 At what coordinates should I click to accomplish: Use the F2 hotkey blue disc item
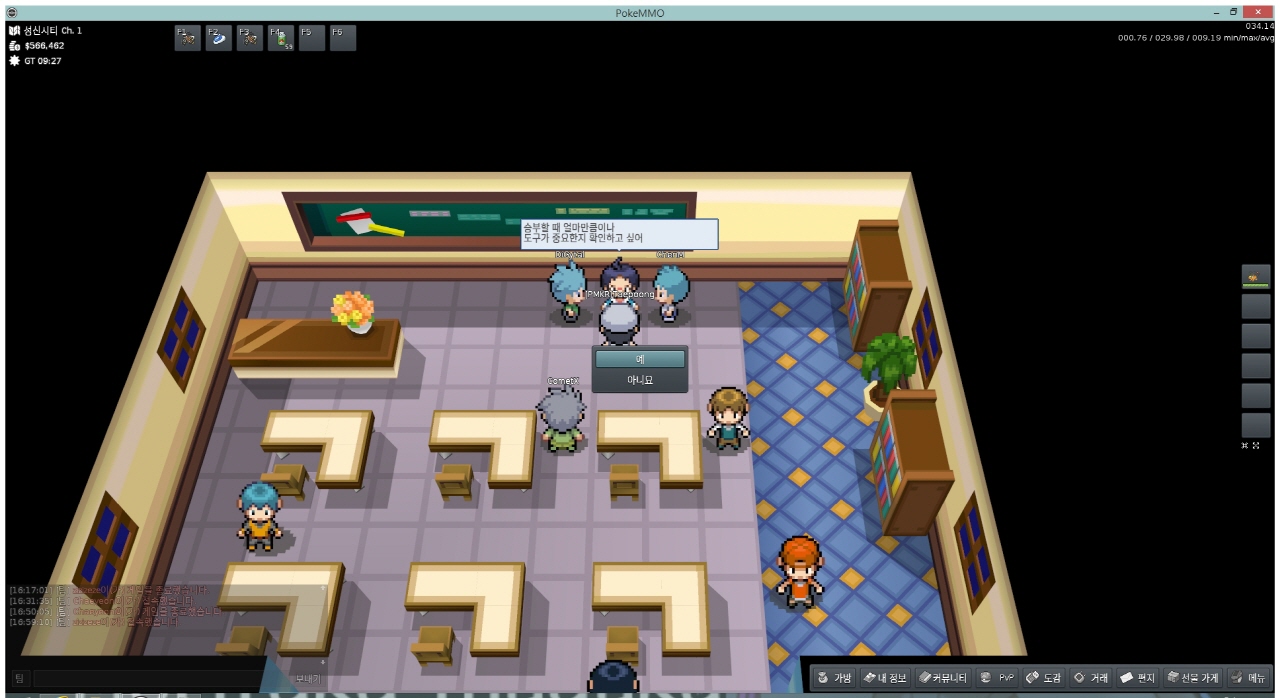[x=218, y=38]
